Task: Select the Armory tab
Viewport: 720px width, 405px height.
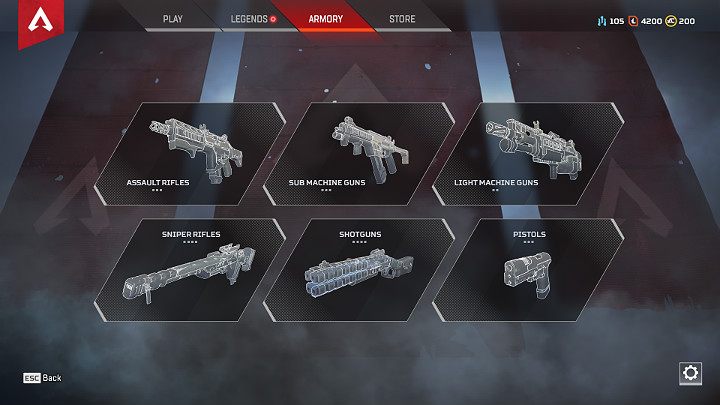Action: (326, 19)
